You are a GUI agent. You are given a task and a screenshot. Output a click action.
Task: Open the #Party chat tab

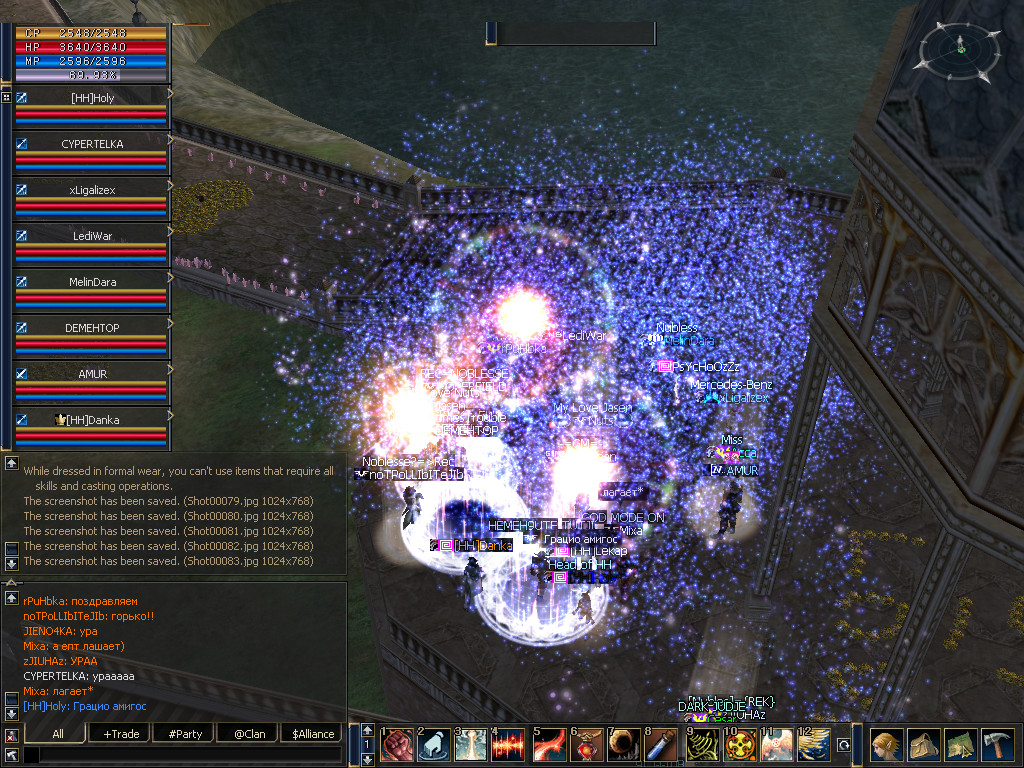click(x=185, y=734)
